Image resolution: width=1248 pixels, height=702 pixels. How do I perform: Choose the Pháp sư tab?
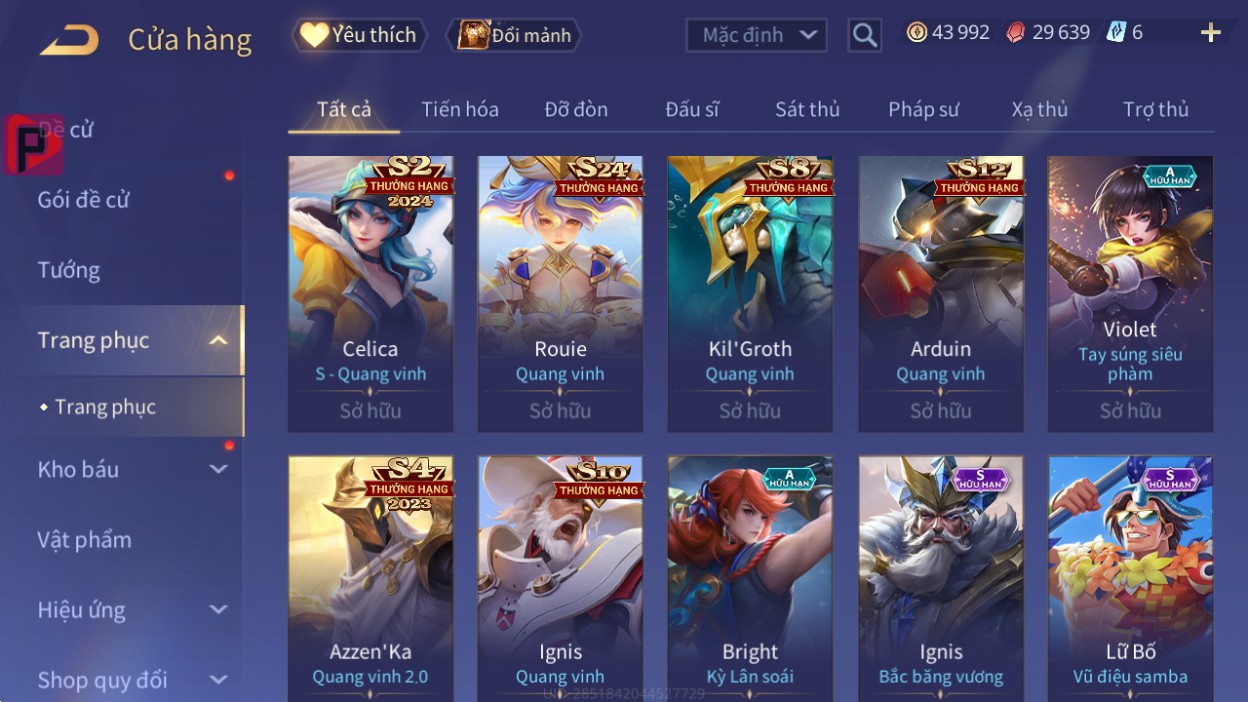tap(923, 109)
